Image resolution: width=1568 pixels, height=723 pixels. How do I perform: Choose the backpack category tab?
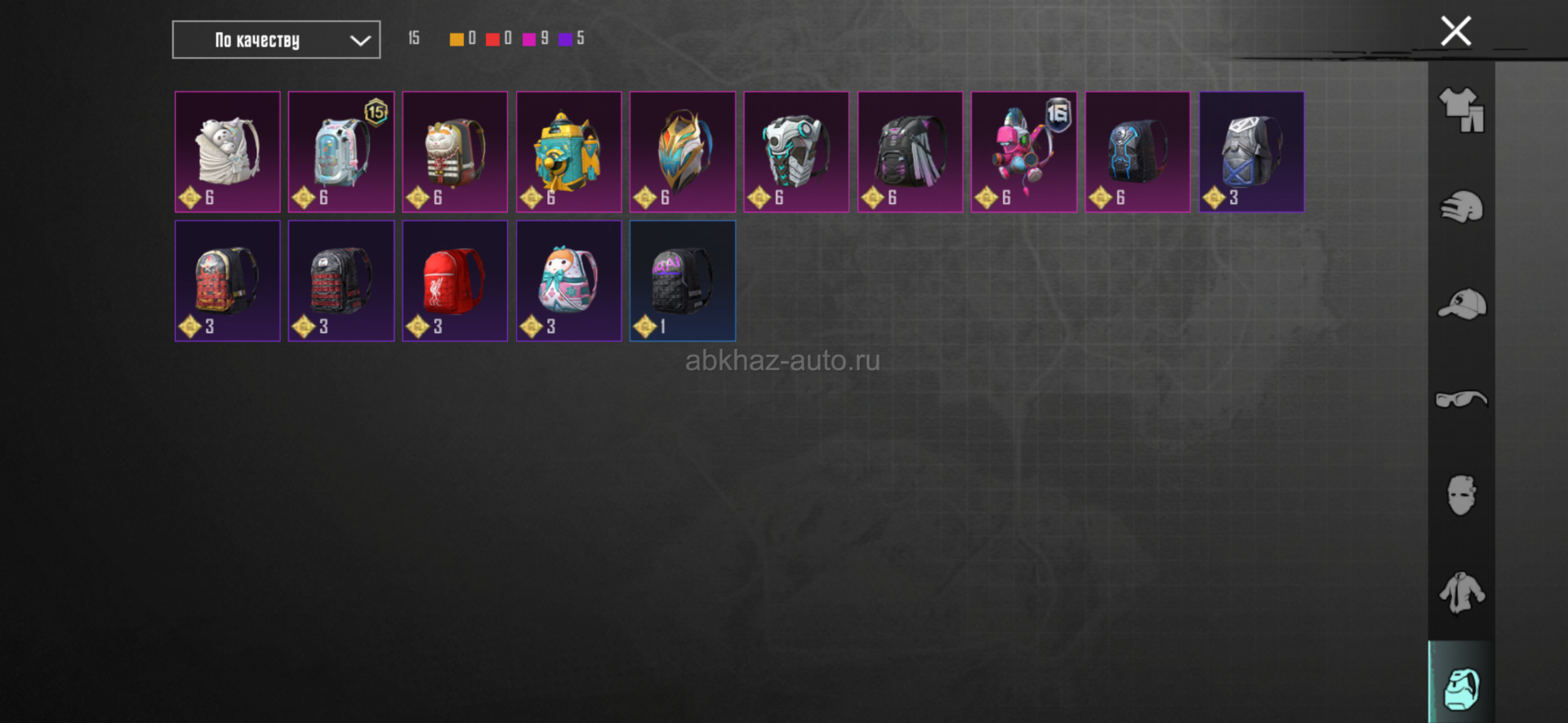coord(1461,688)
